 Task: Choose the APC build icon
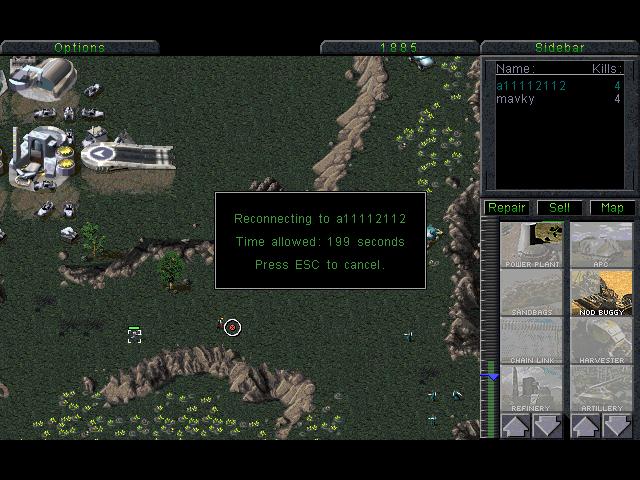tap(602, 244)
